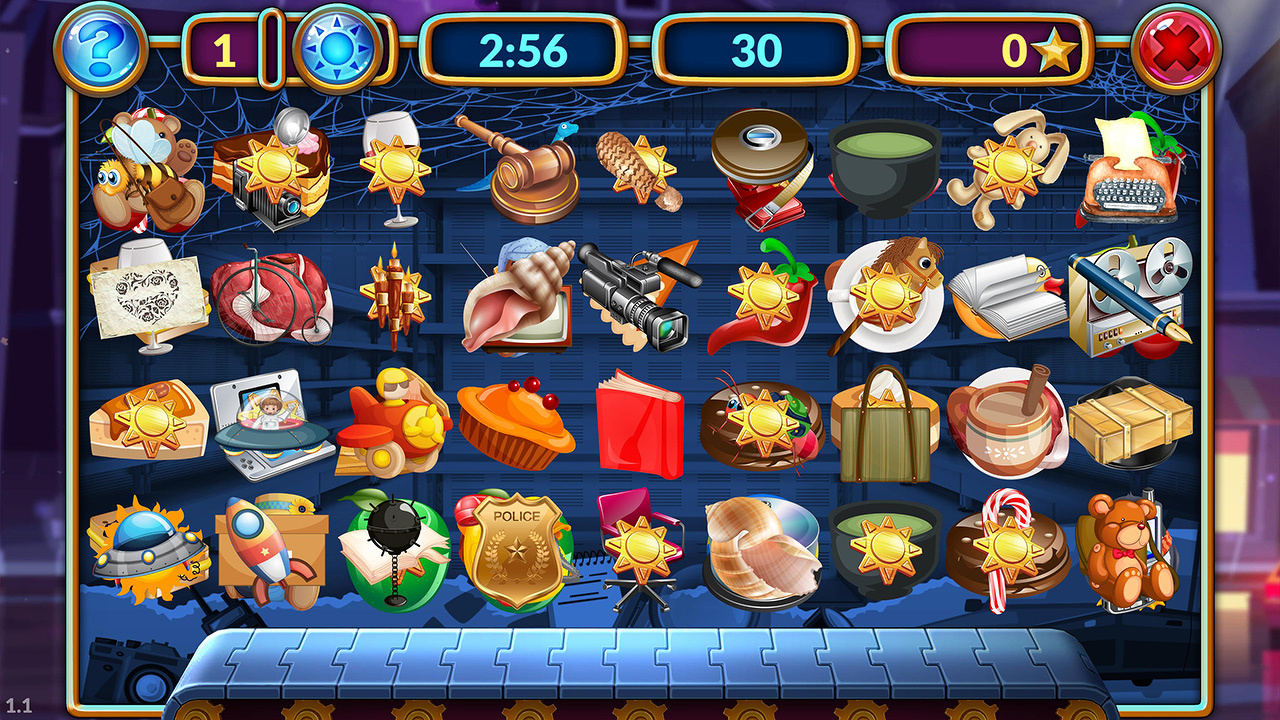Pick the hot chocolate cup tile
This screenshot has width=1280, height=720.
click(1003, 424)
